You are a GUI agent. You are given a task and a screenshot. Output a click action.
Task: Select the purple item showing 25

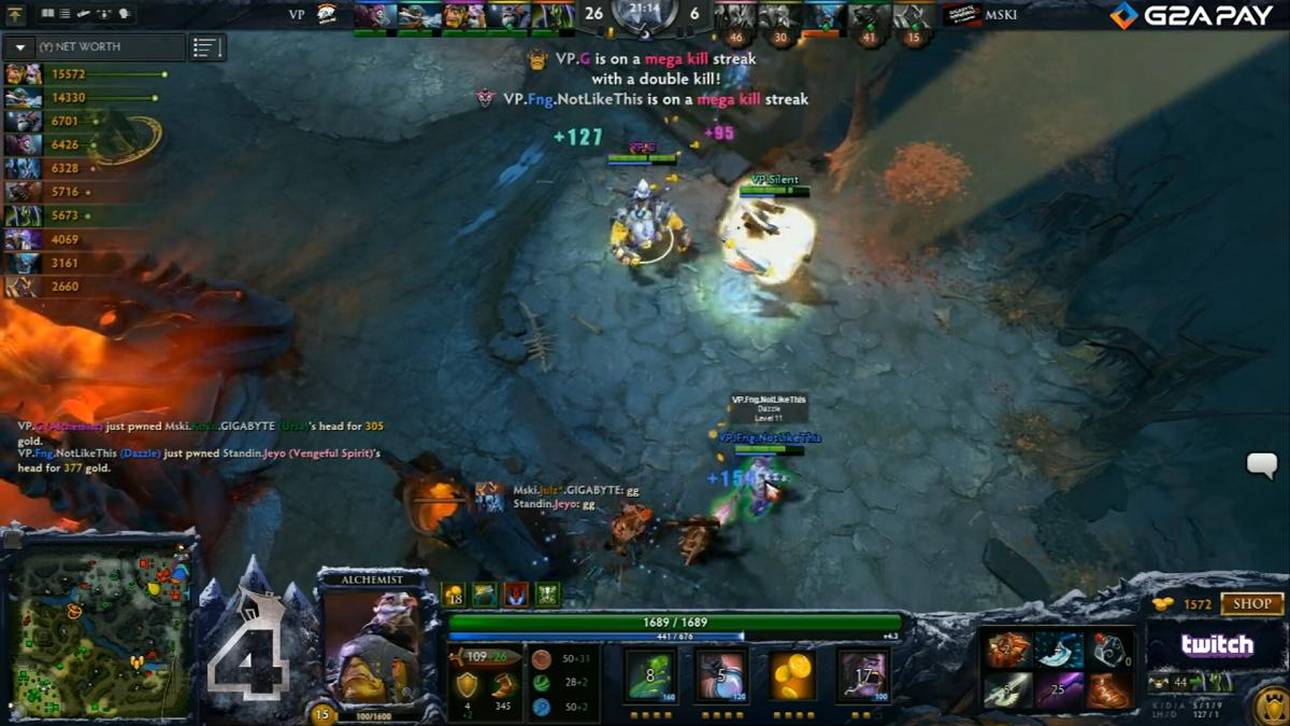pos(1058,690)
